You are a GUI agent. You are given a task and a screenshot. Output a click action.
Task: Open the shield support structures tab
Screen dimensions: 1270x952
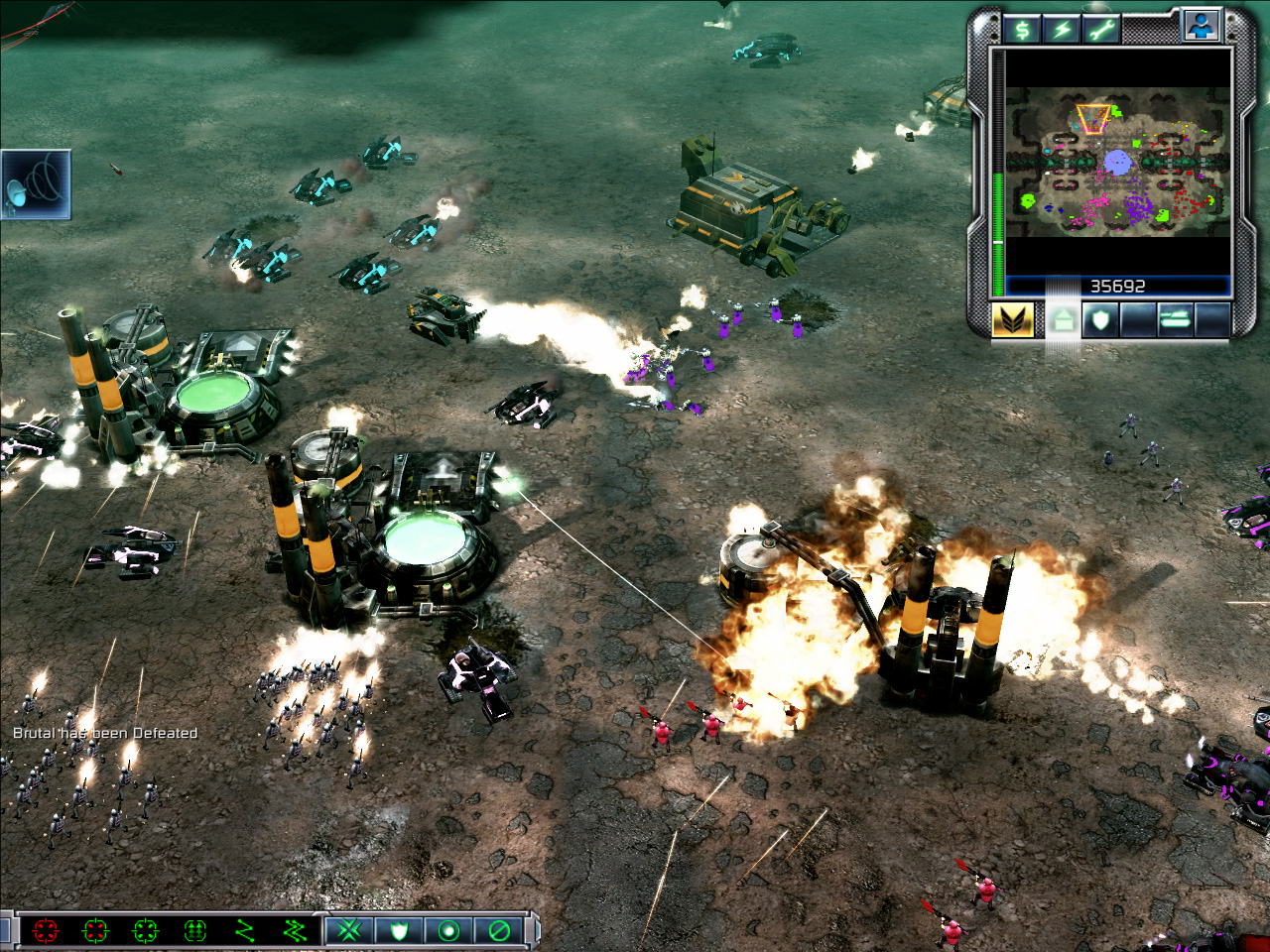click(x=1100, y=319)
